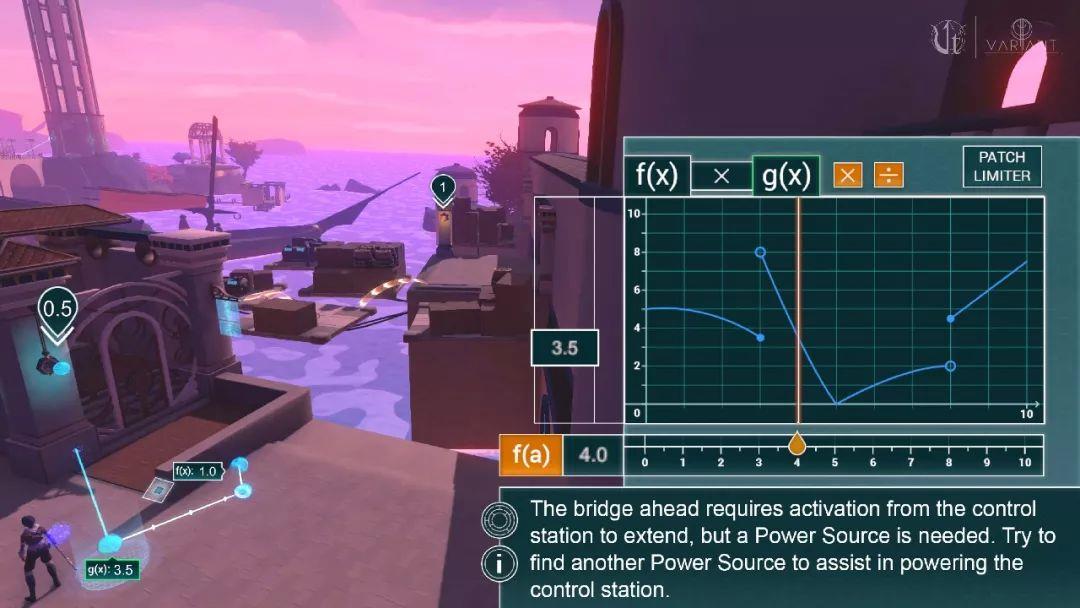This screenshot has width=1080, height=608.
Task: Click the circular objective icon above the info icon
Action: (x=499, y=520)
